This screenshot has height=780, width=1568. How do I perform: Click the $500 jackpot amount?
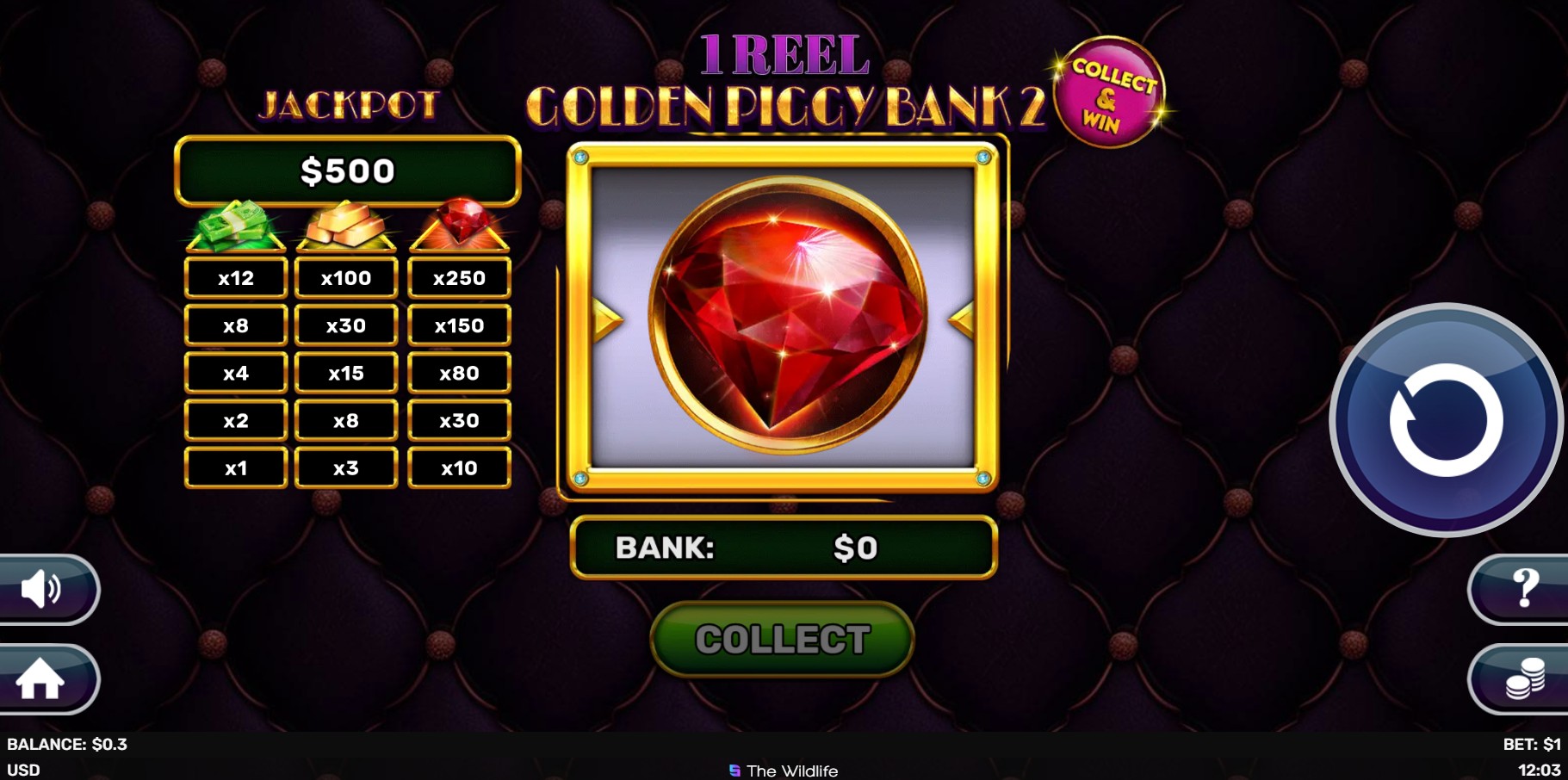click(348, 170)
